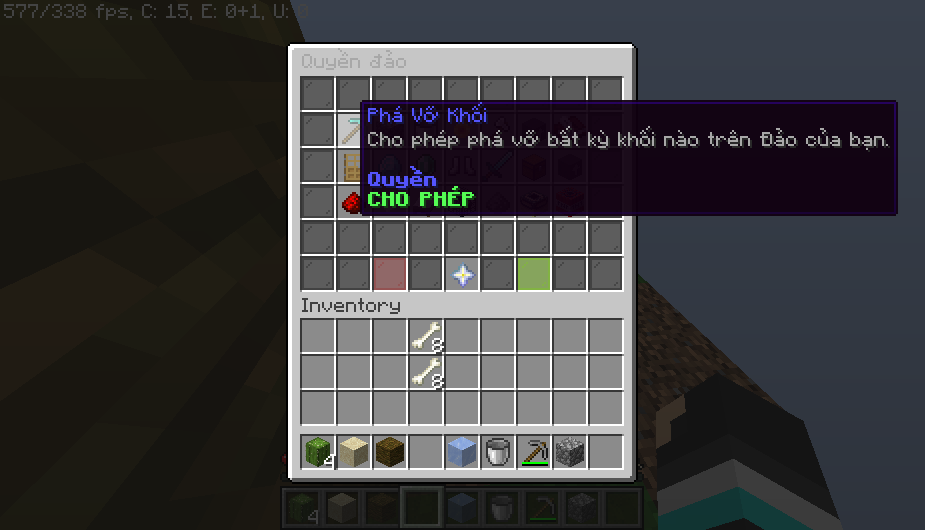Select the light blue ice block
The image size is (925, 530).
pyautogui.click(x=462, y=452)
